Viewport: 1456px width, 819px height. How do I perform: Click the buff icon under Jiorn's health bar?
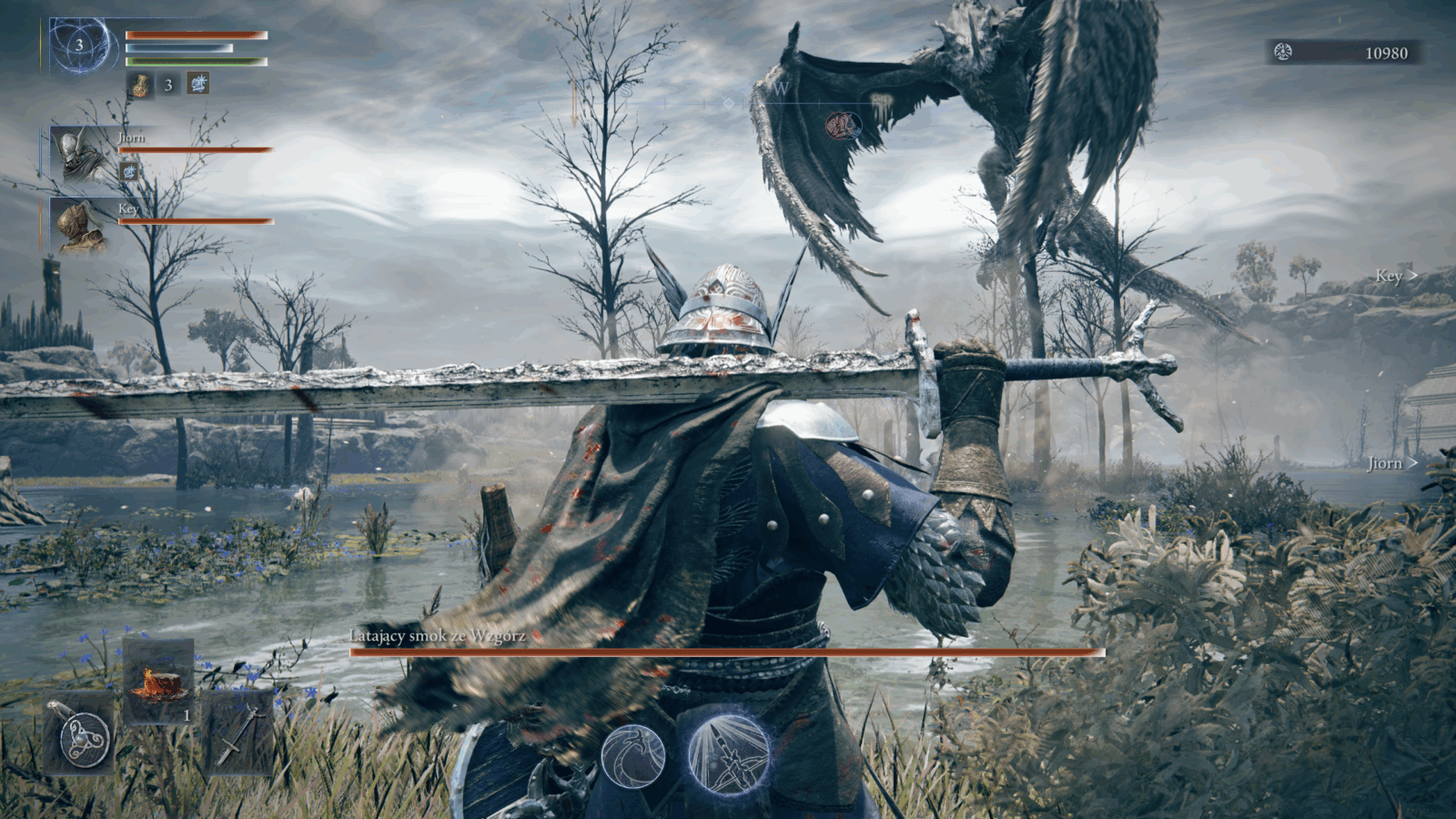129,170
